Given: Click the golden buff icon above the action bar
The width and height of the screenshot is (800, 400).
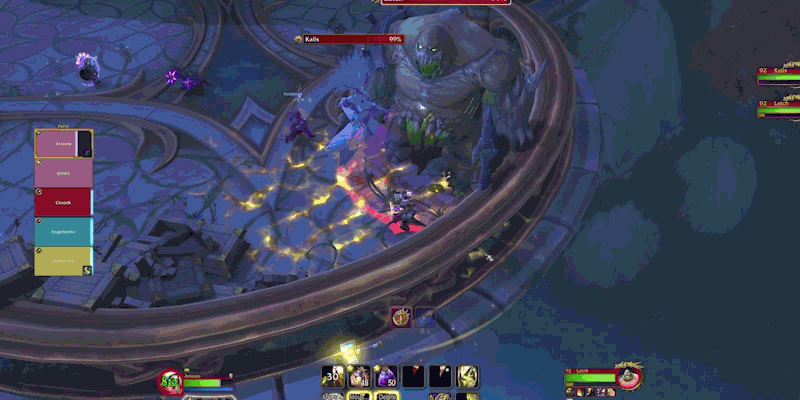Looking at the screenshot, I should [x=400, y=317].
